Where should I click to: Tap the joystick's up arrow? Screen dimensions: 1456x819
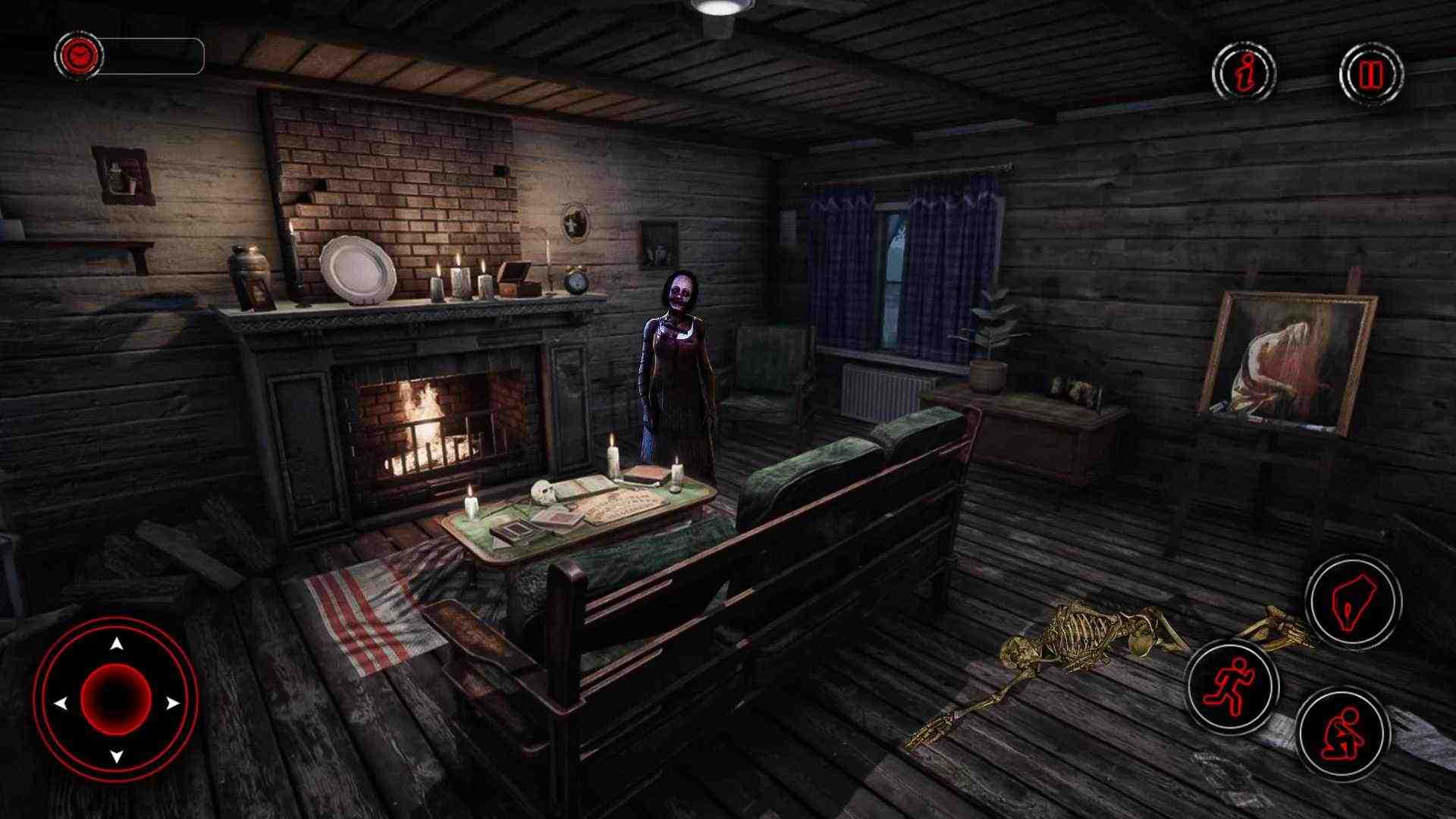pyautogui.click(x=116, y=645)
